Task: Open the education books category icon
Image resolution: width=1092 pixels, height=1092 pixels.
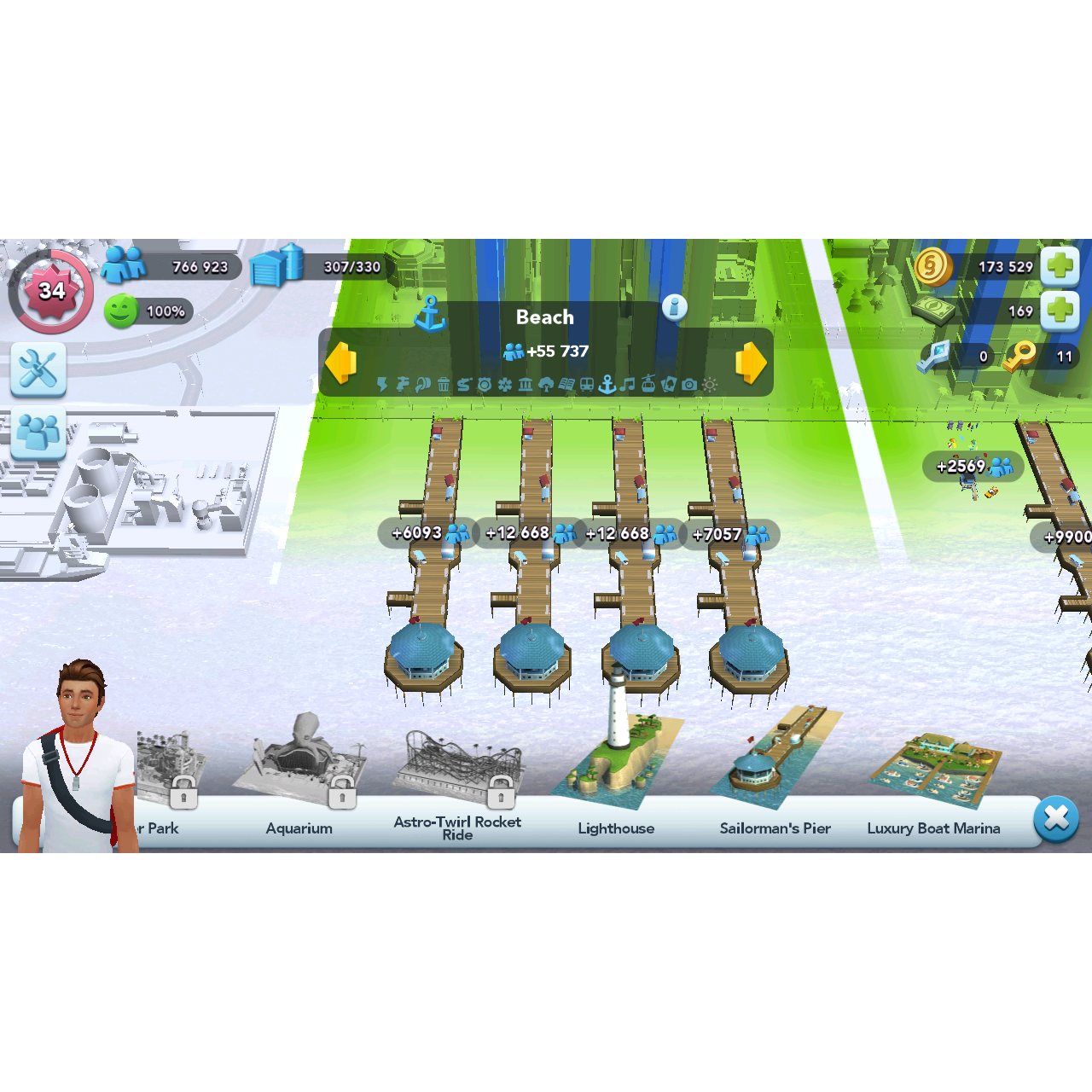Action: pyautogui.click(x=568, y=385)
